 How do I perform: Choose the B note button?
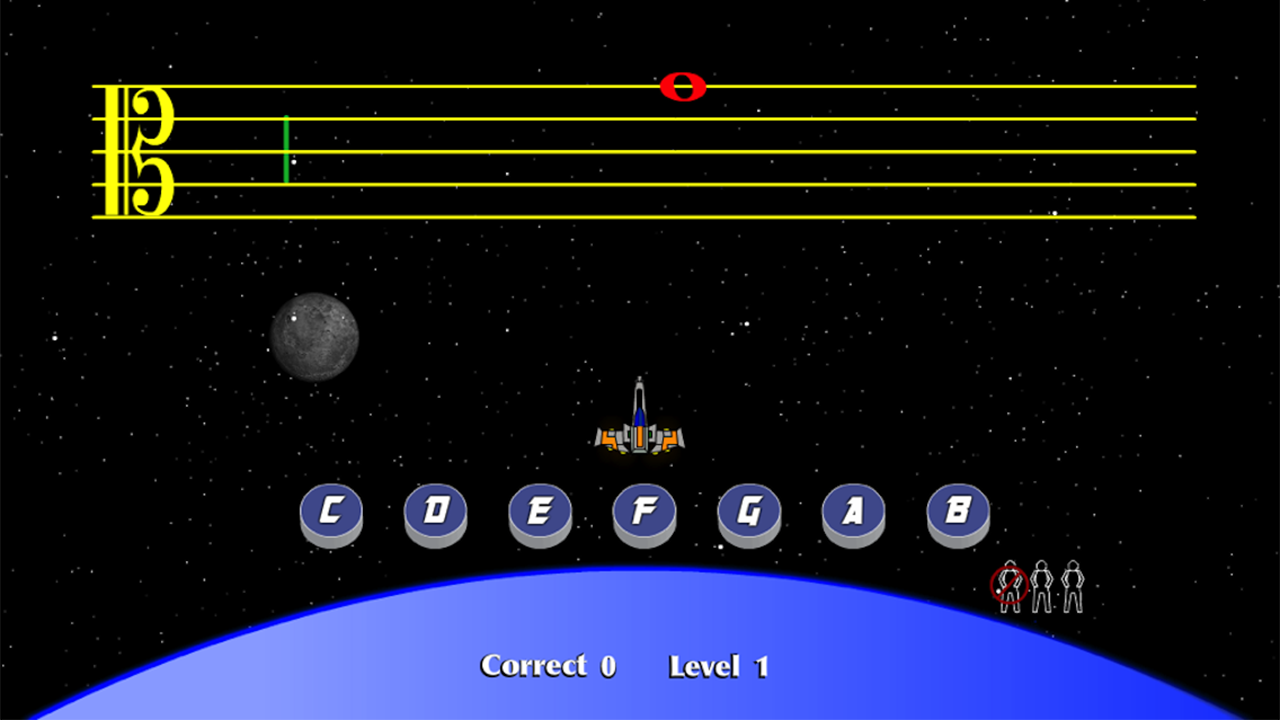click(958, 512)
